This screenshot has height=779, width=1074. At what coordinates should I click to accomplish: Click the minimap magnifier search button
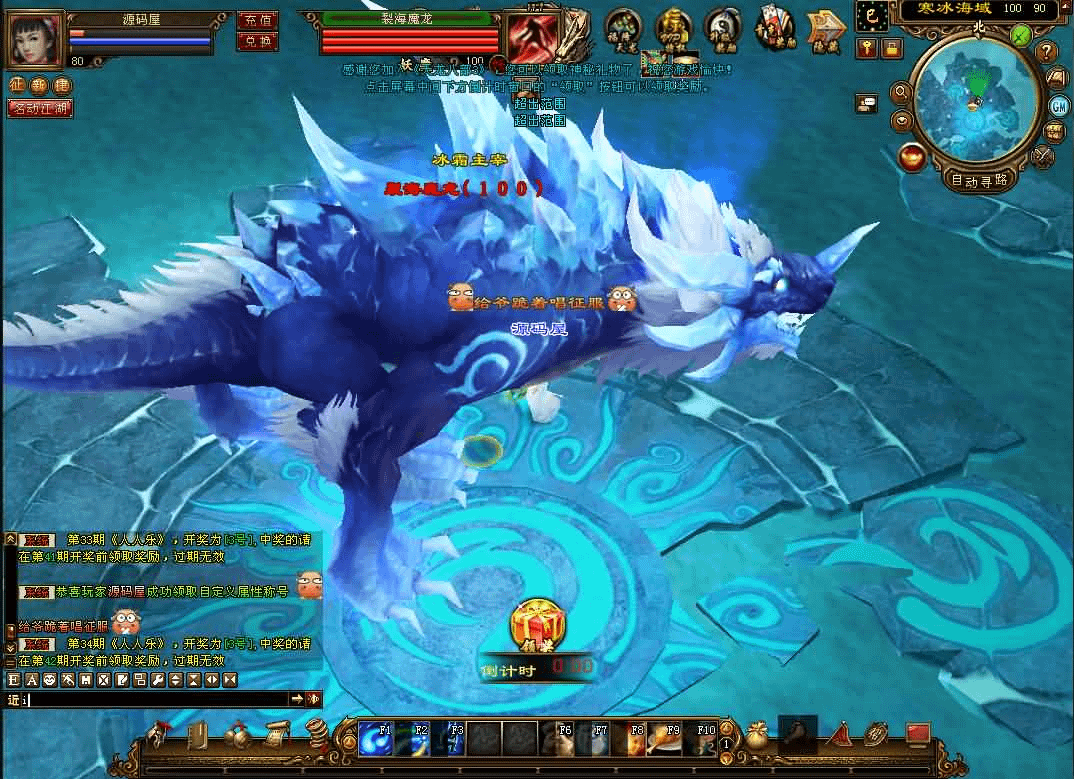coord(900,92)
